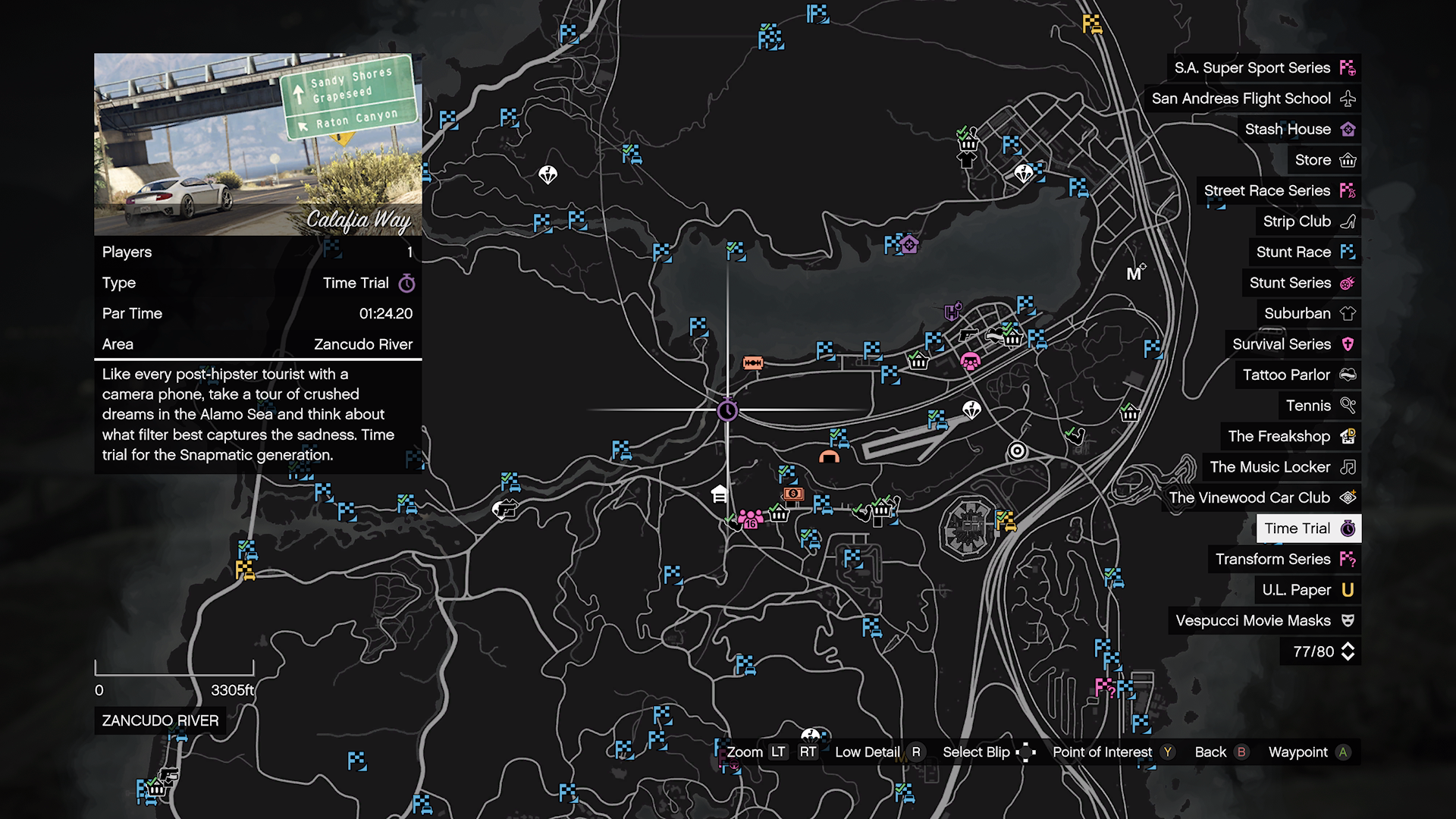1456x819 pixels.
Task: Select the highlighted Time Trial legend entry
Action: click(1308, 529)
